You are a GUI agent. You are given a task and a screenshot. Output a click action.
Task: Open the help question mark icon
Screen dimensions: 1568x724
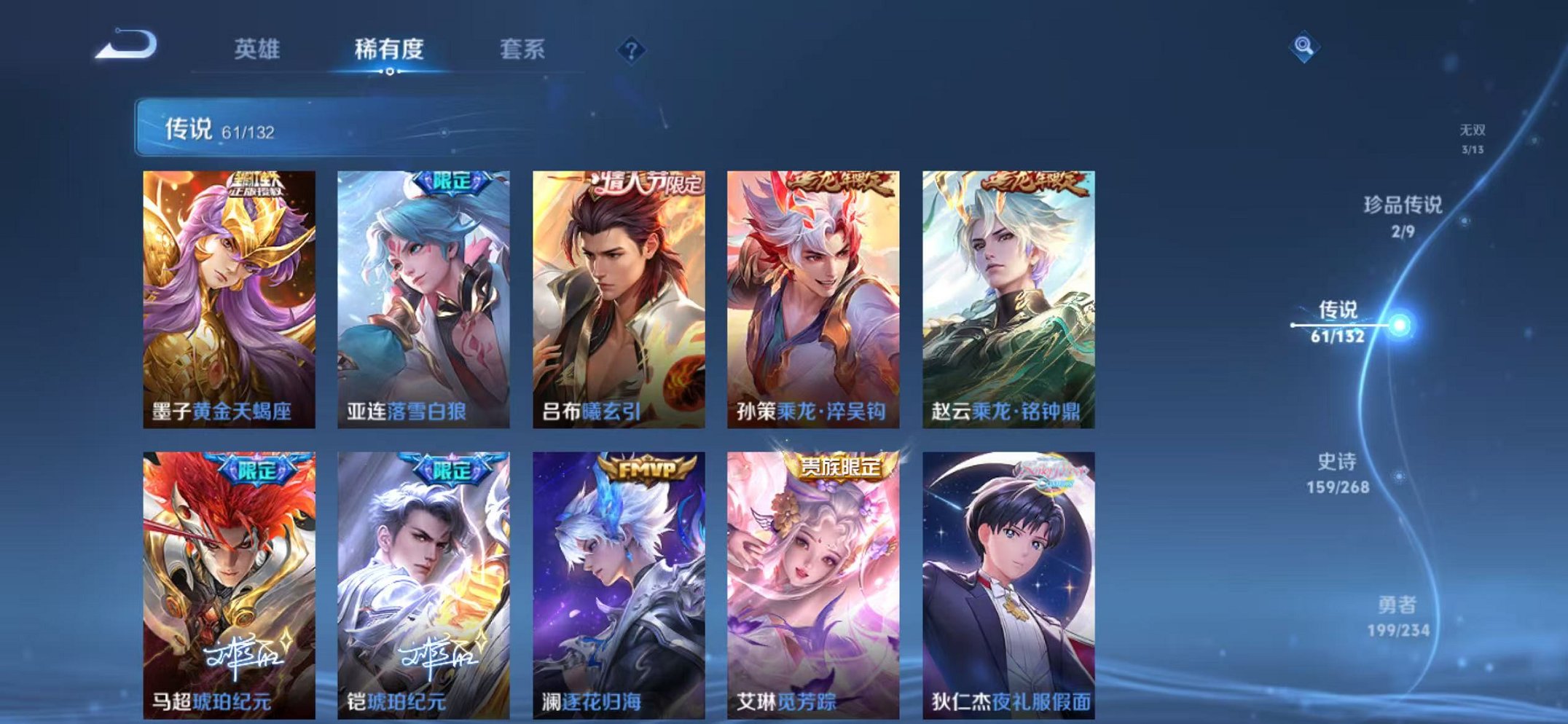[631, 50]
